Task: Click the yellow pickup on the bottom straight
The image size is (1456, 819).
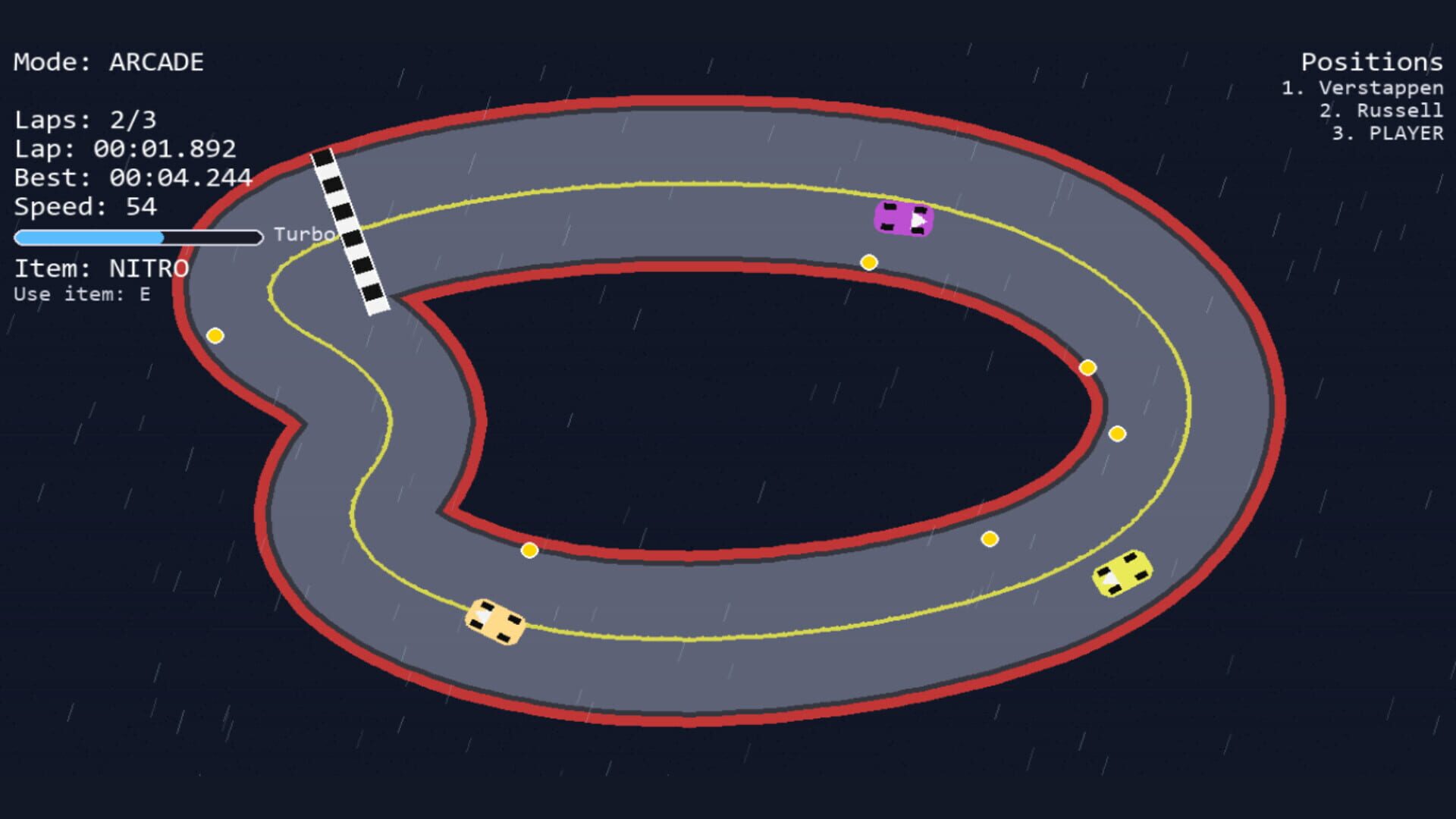Action: (529, 550)
